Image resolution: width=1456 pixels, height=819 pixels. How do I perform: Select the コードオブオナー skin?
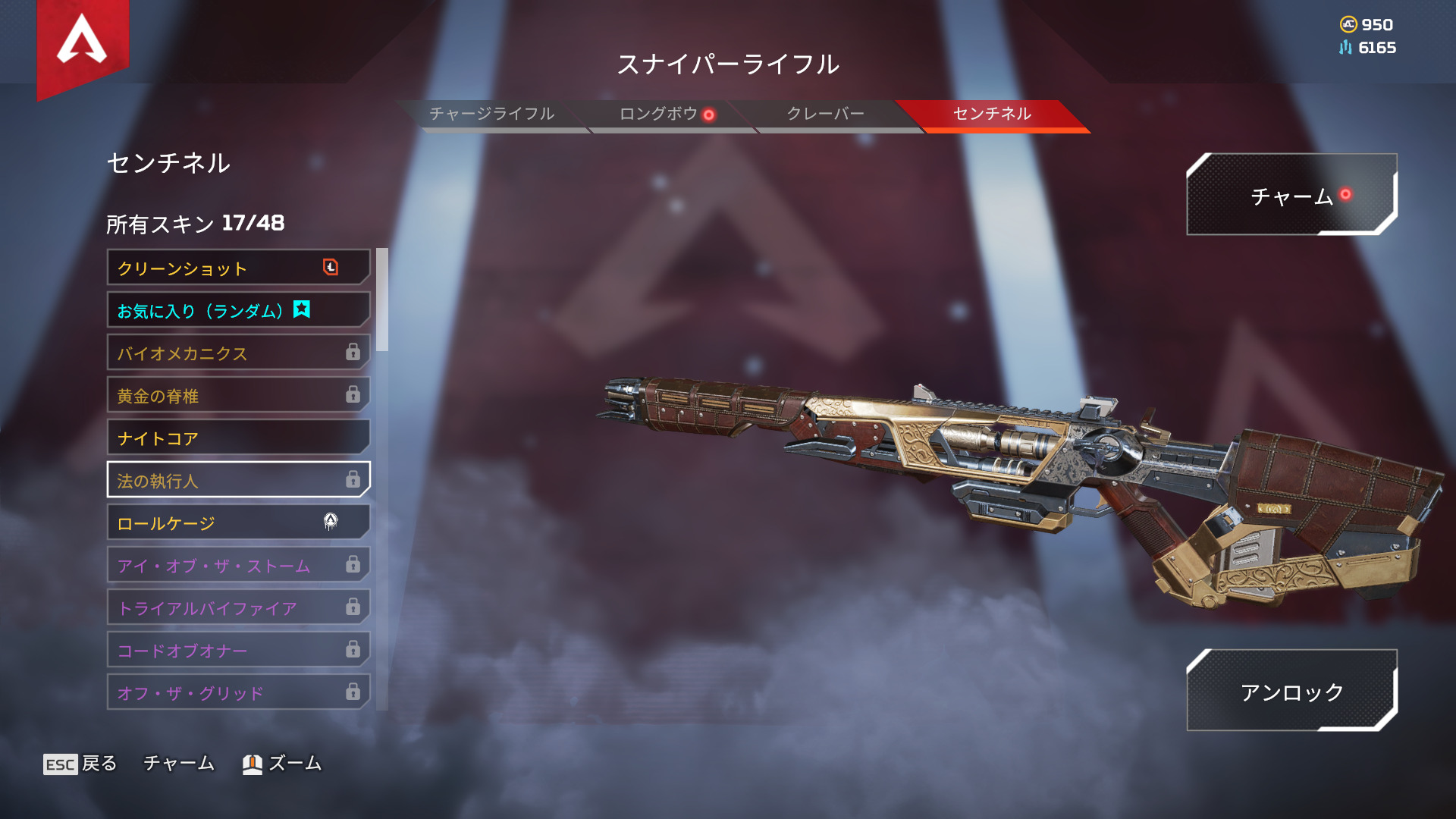tap(238, 650)
